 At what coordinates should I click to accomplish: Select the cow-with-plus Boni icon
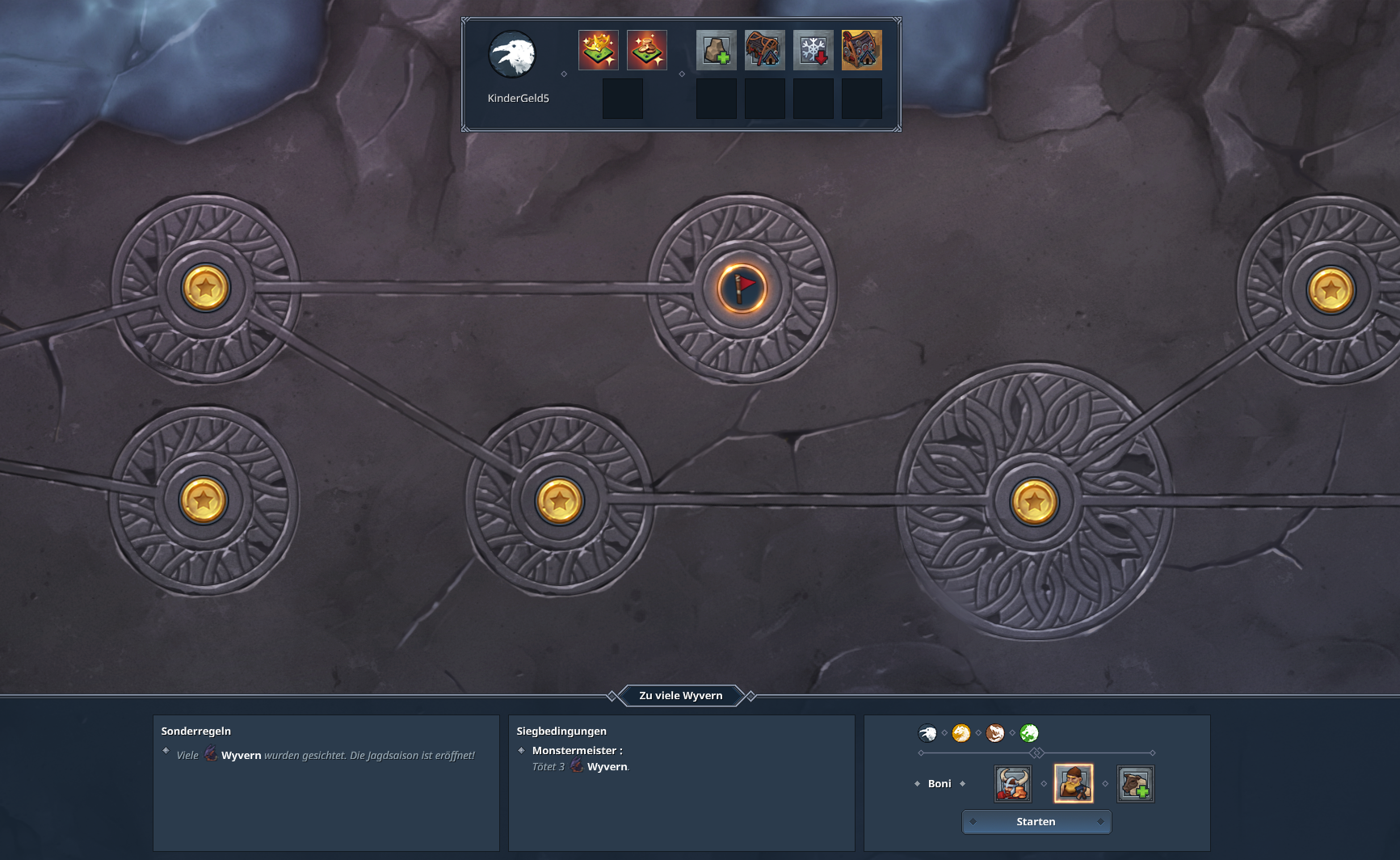pyautogui.click(x=1136, y=783)
